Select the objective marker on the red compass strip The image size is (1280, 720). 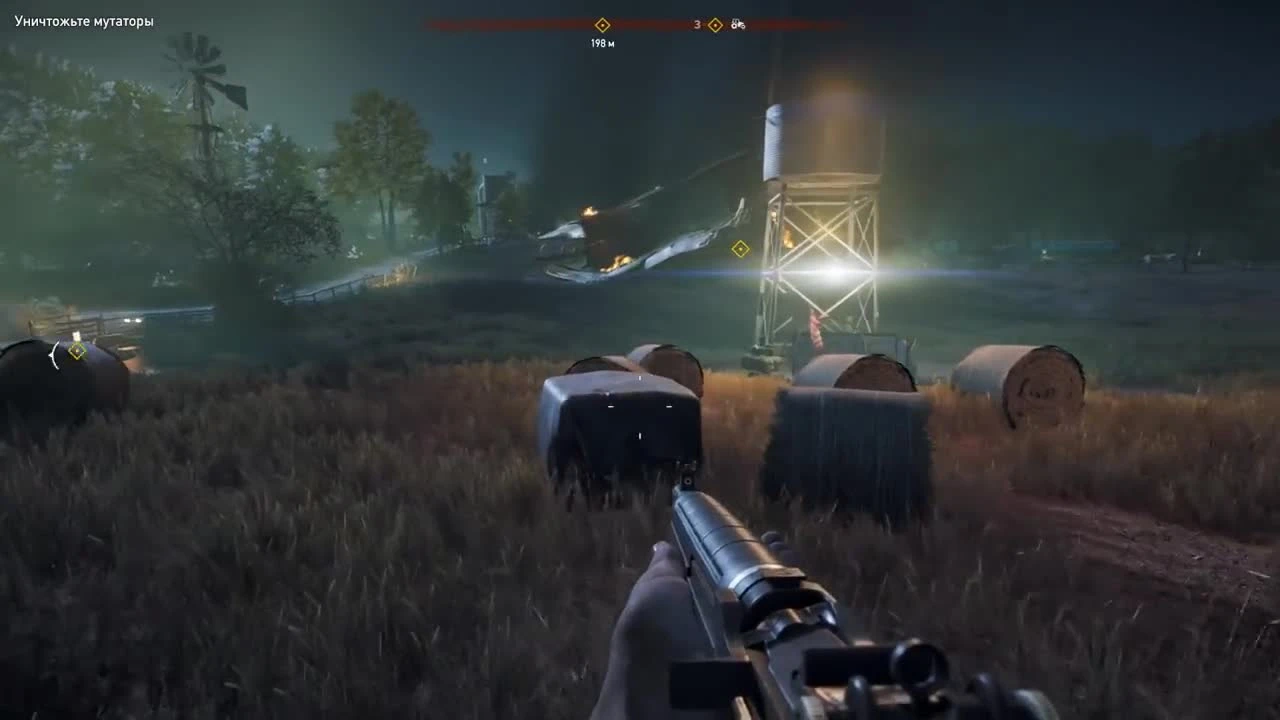[602, 24]
